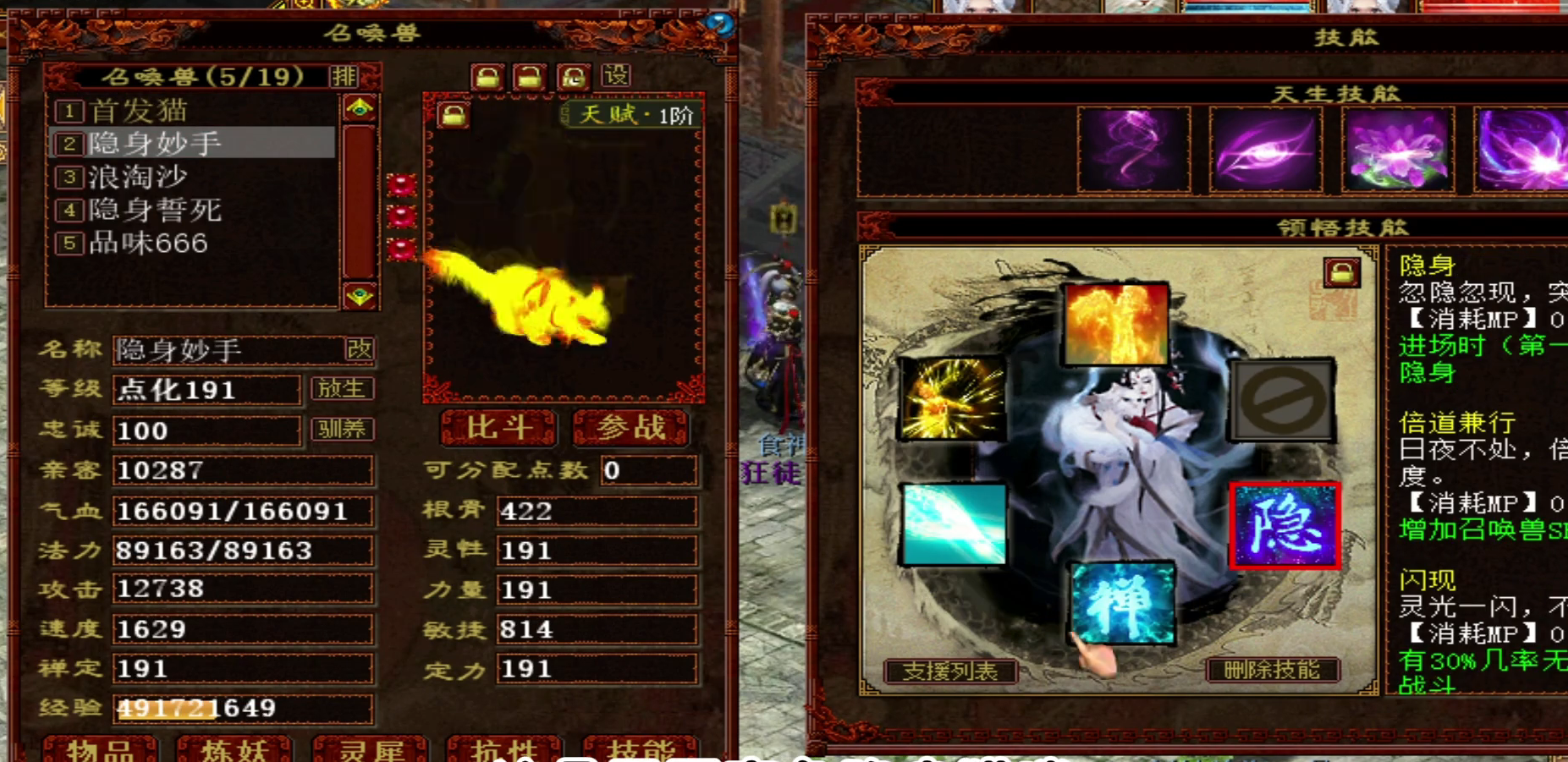Screen dimensions: 1568x762
Task: Release the pet using 放生
Action: [342, 389]
